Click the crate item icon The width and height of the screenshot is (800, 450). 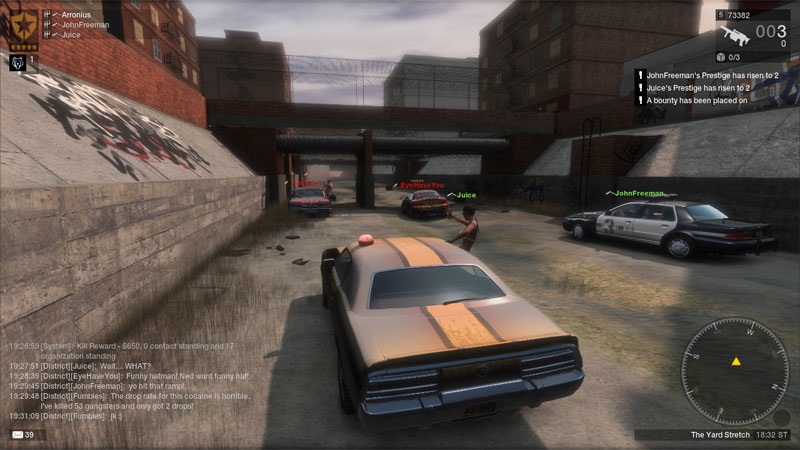tap(718, 58)
